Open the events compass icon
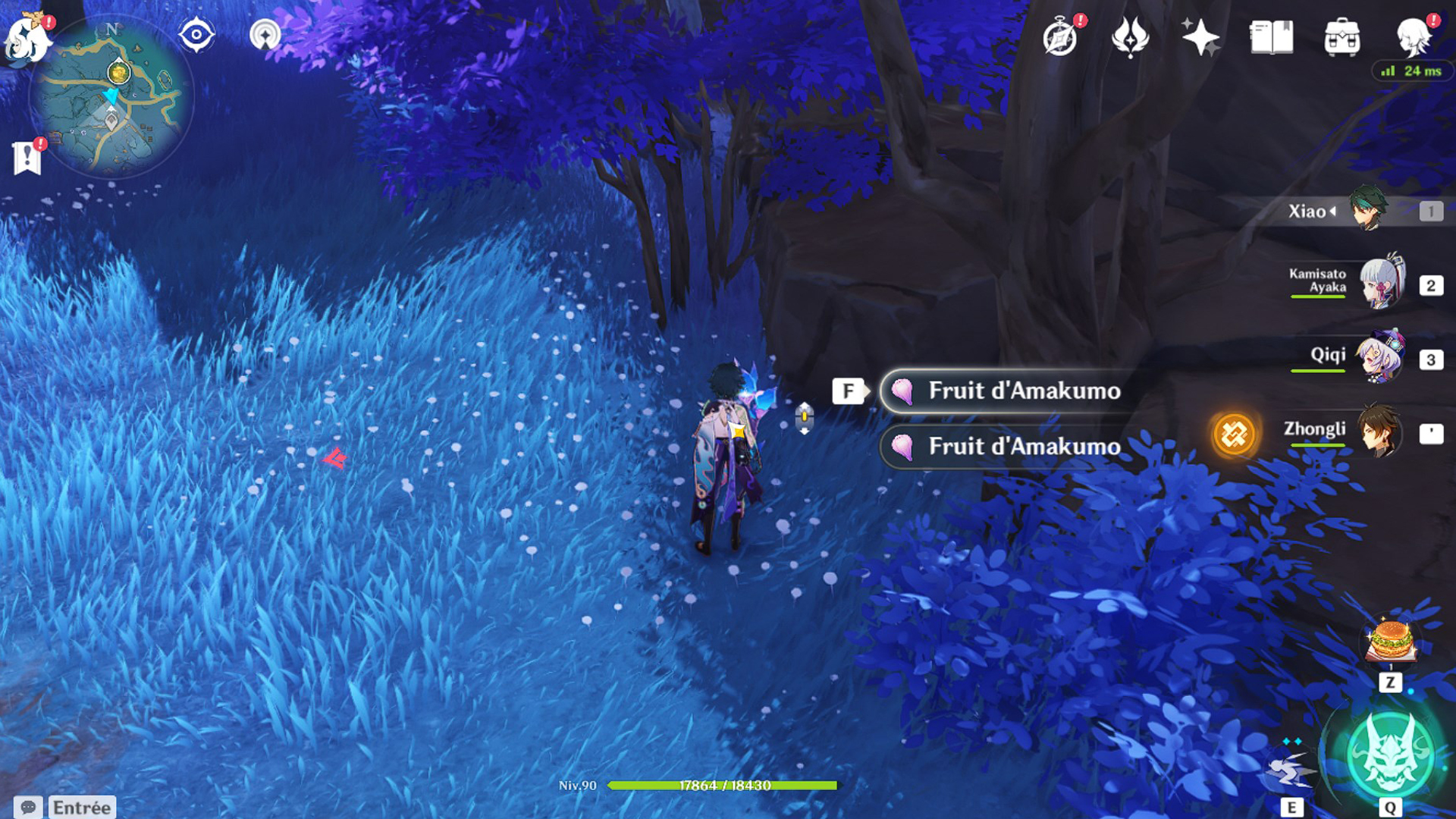The width and height of the screenshot is (1456, 819). 1060,36
